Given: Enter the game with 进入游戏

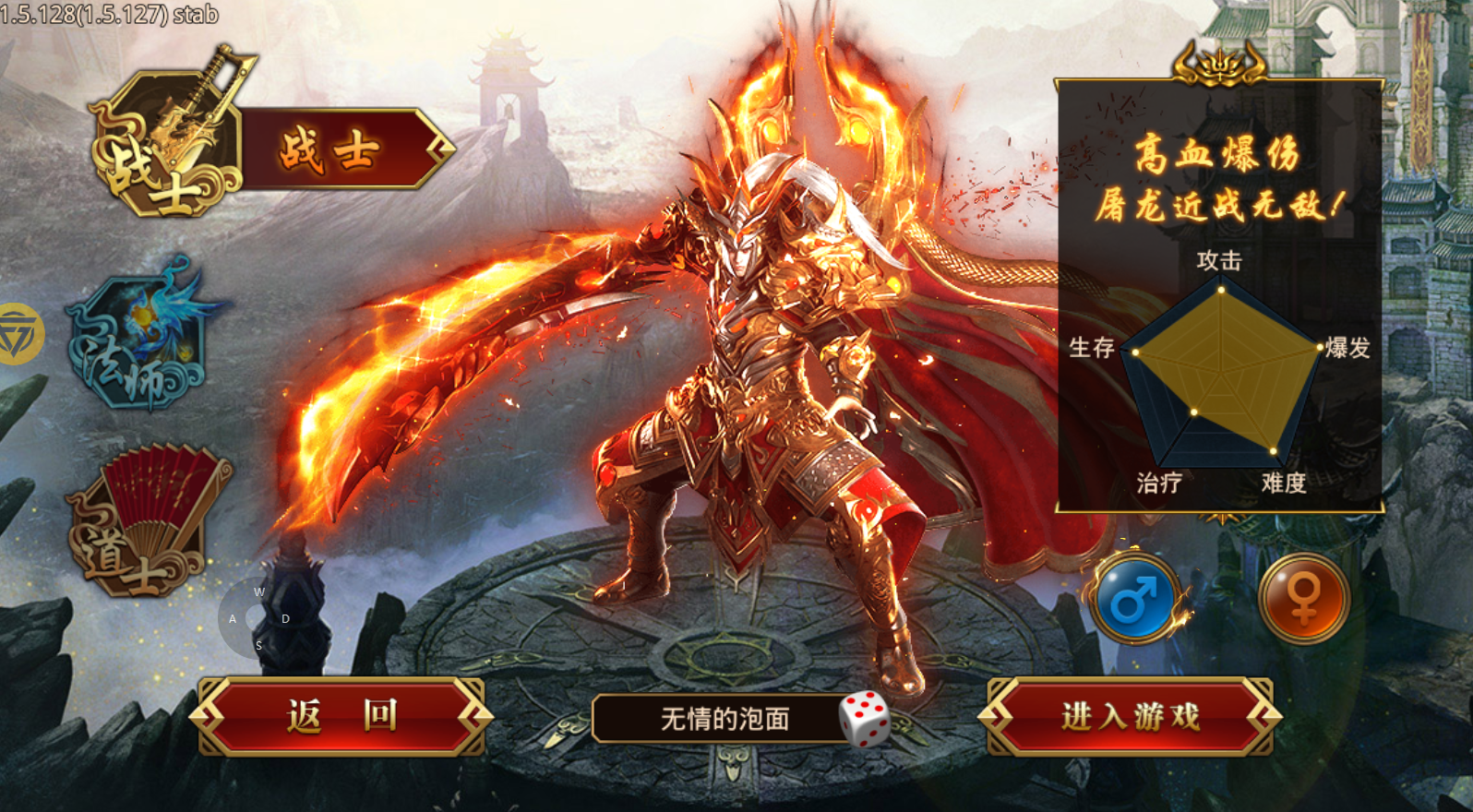Looking at the screenshot, I should click(x=1130, y=716).
